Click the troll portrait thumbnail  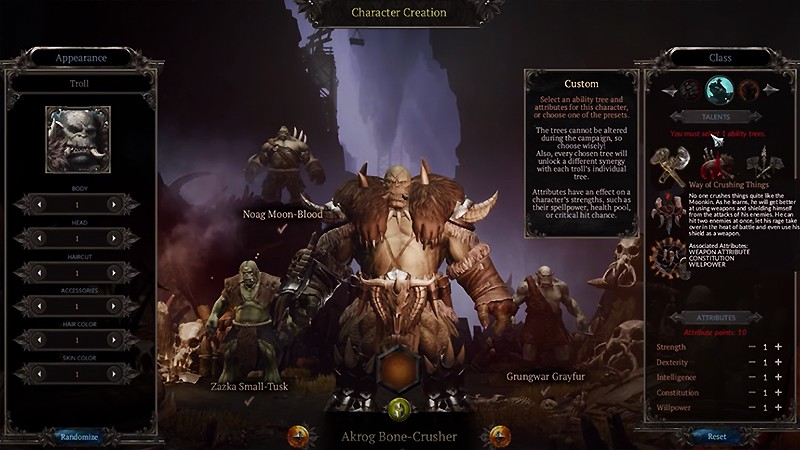78,139
